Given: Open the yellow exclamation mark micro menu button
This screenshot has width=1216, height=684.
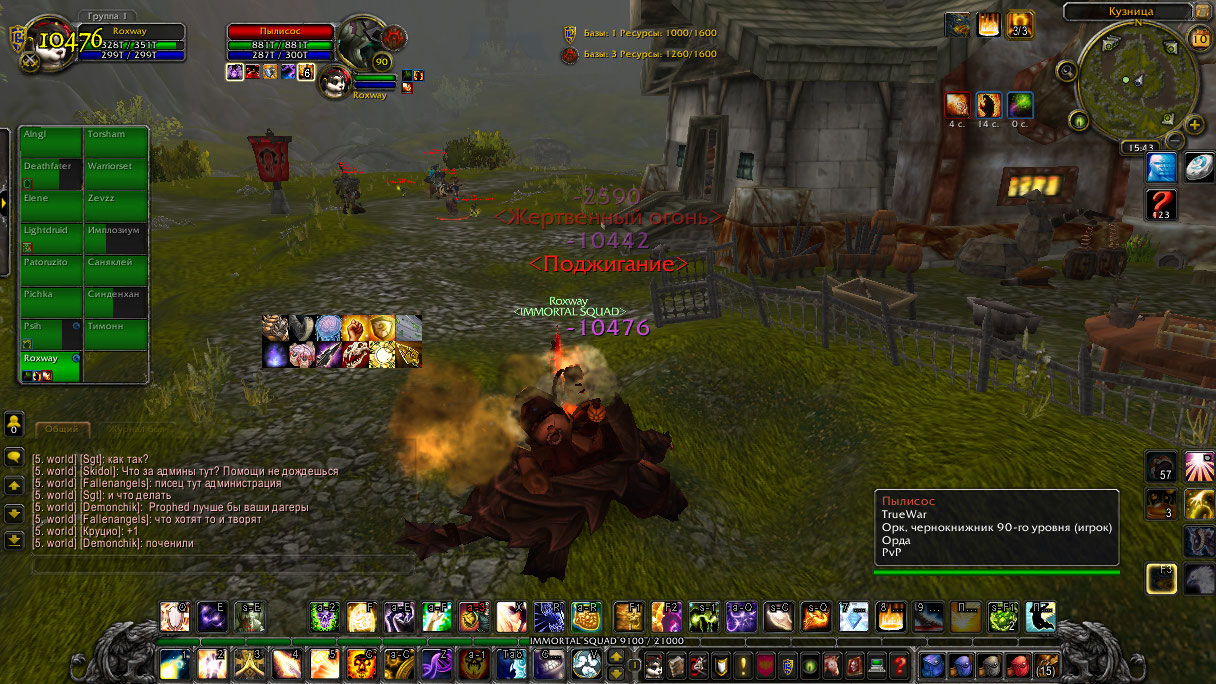Looking at the screenshot, I should (743, 664).
